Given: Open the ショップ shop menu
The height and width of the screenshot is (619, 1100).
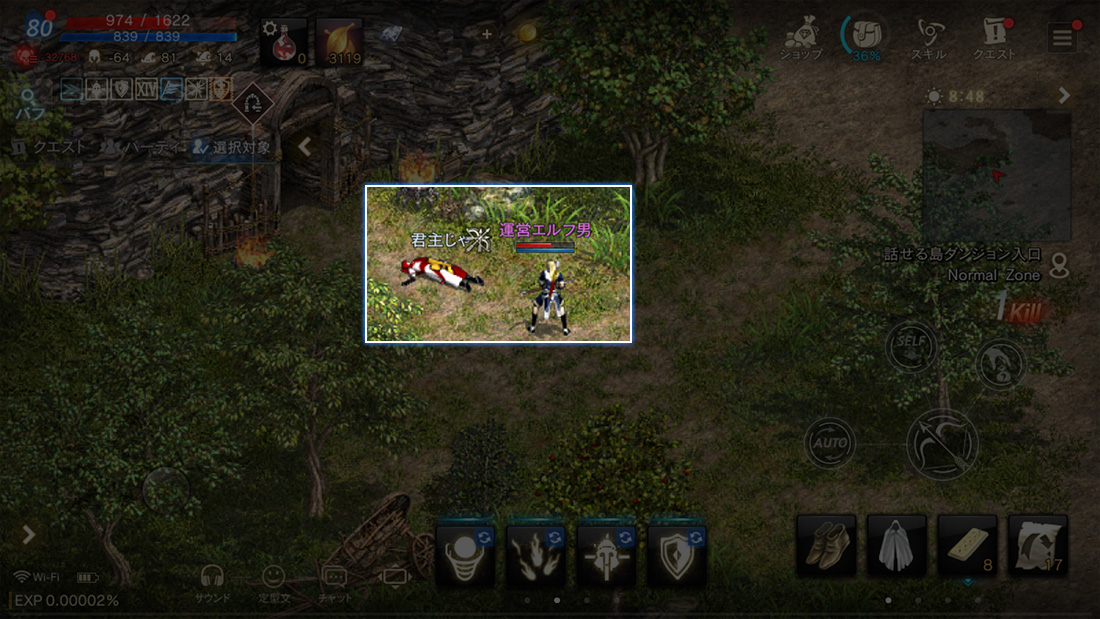Looking at the screenshot, I should click(801, 38).
